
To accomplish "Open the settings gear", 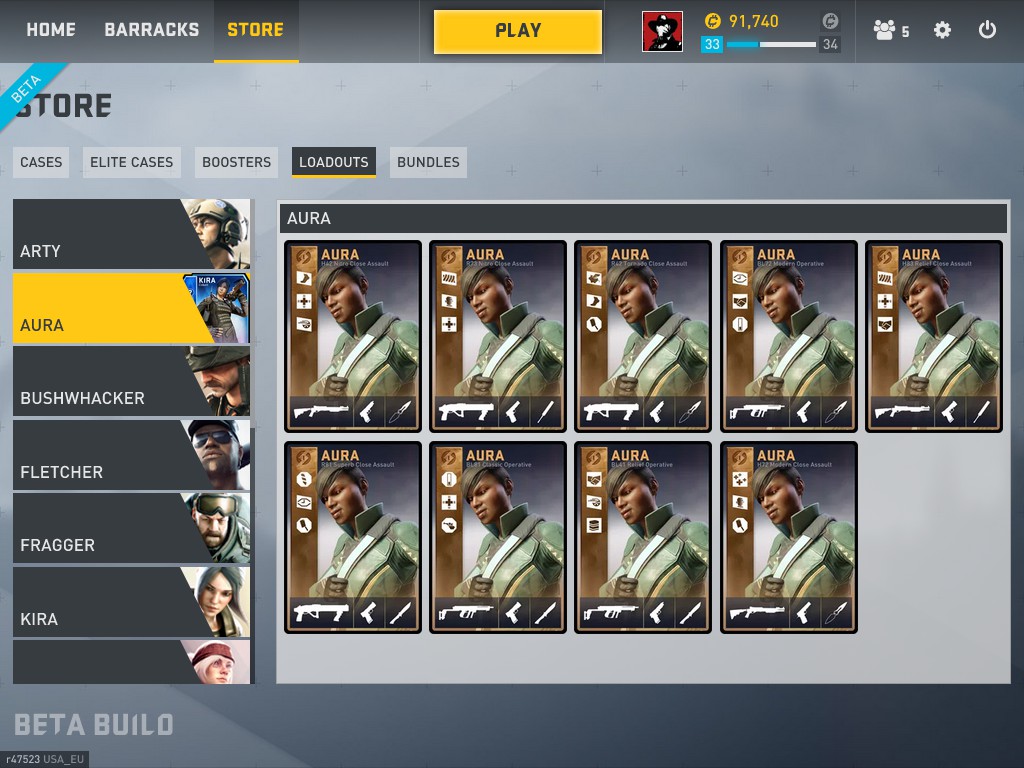I will click(942, 30).
